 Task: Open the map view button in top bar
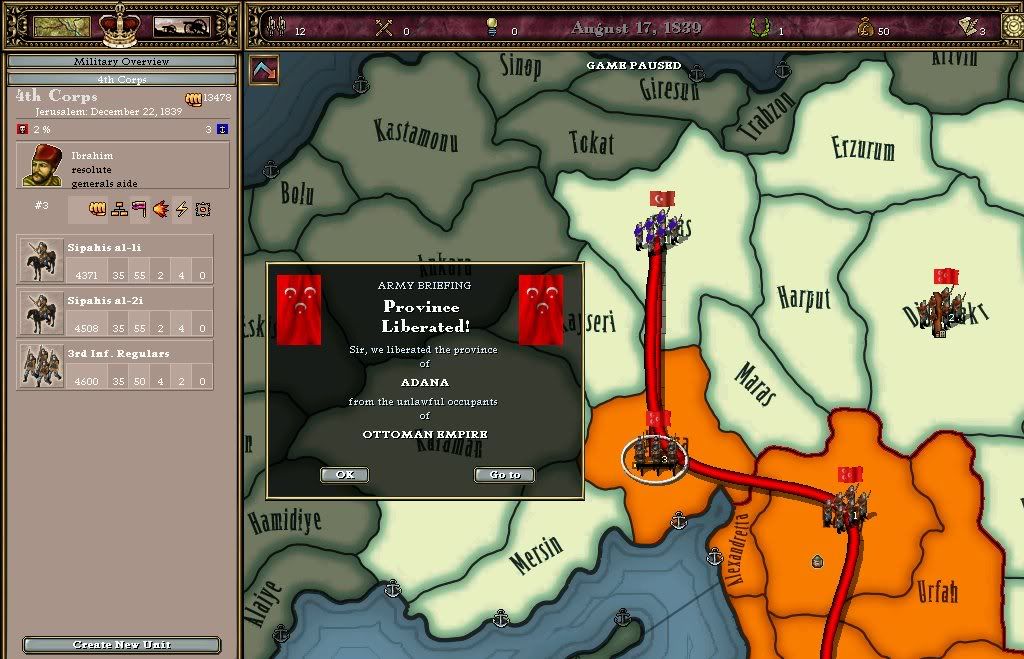tap(62, 27)
